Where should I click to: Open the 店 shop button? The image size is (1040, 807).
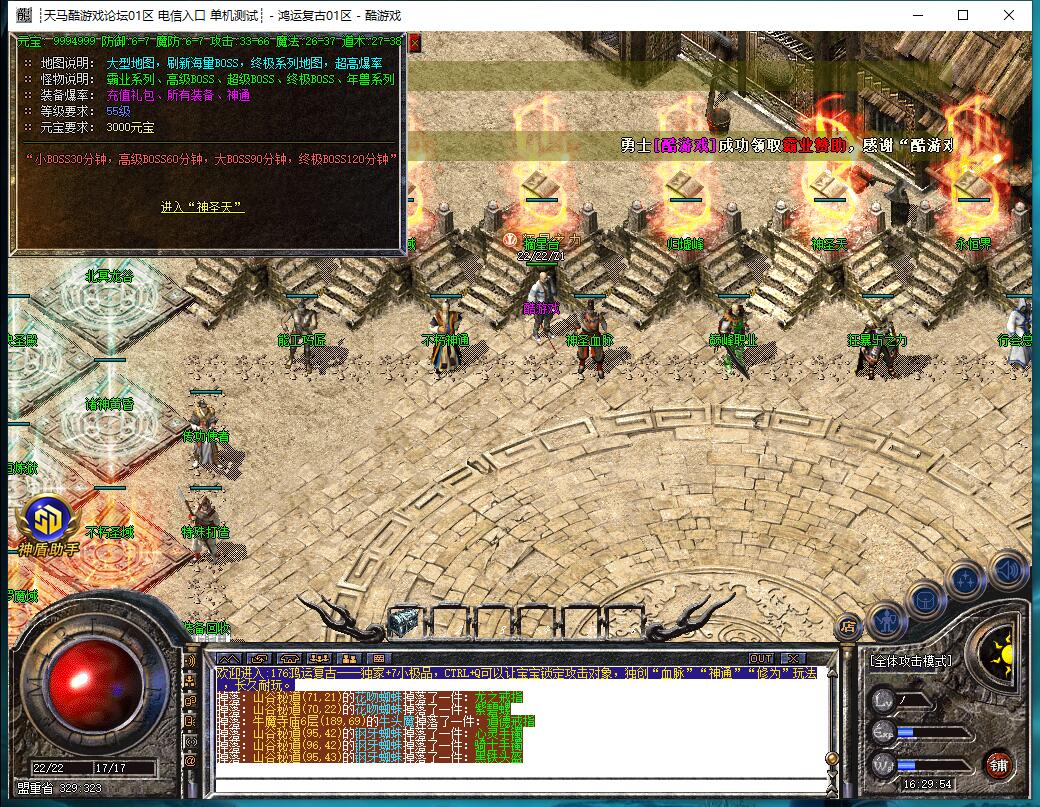pos(846,627)
